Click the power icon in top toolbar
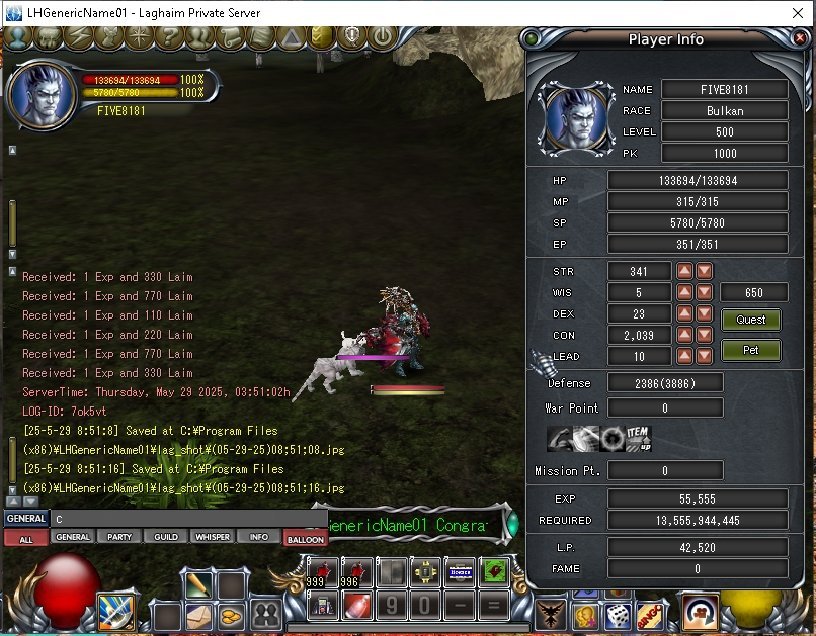The height and width of the screenshot is (636, 816). 382,38
